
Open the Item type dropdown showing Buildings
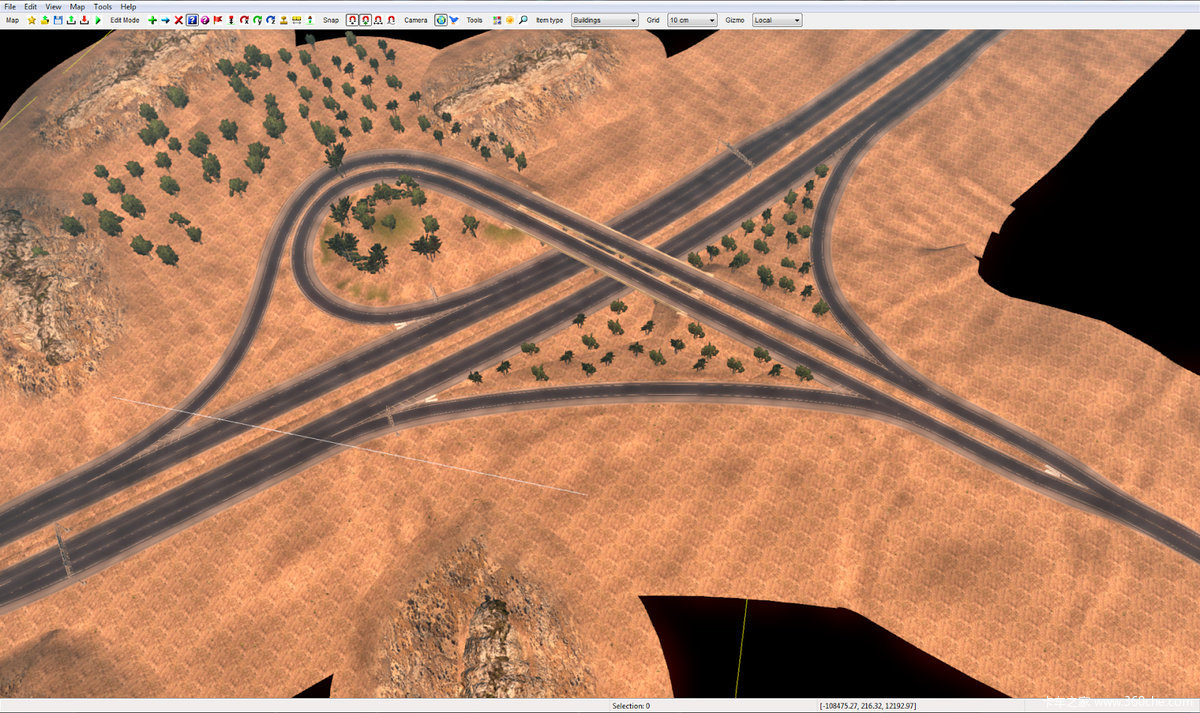coord(604,20)
